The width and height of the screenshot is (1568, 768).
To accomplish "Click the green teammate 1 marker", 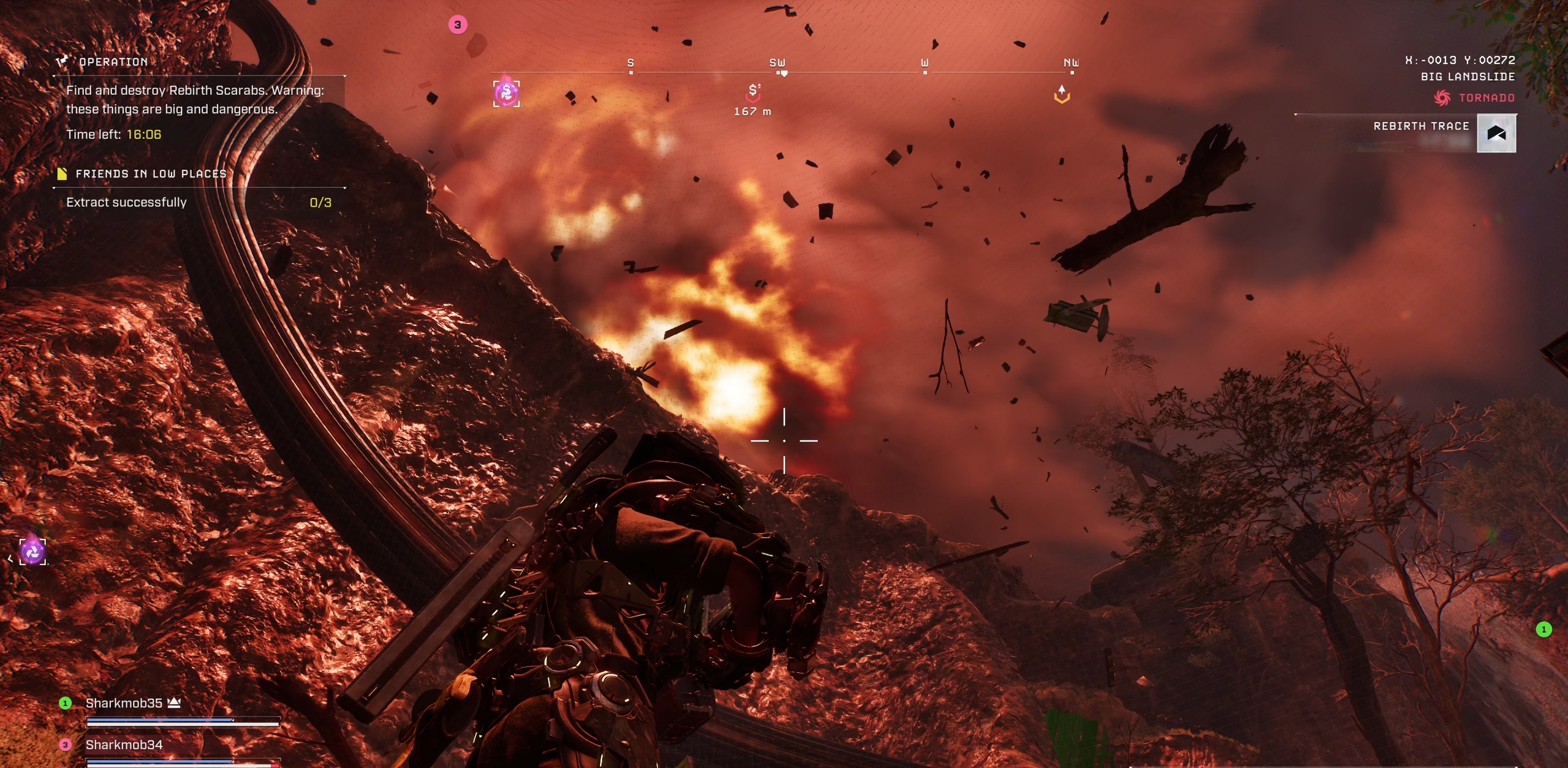I will 1543,629.
